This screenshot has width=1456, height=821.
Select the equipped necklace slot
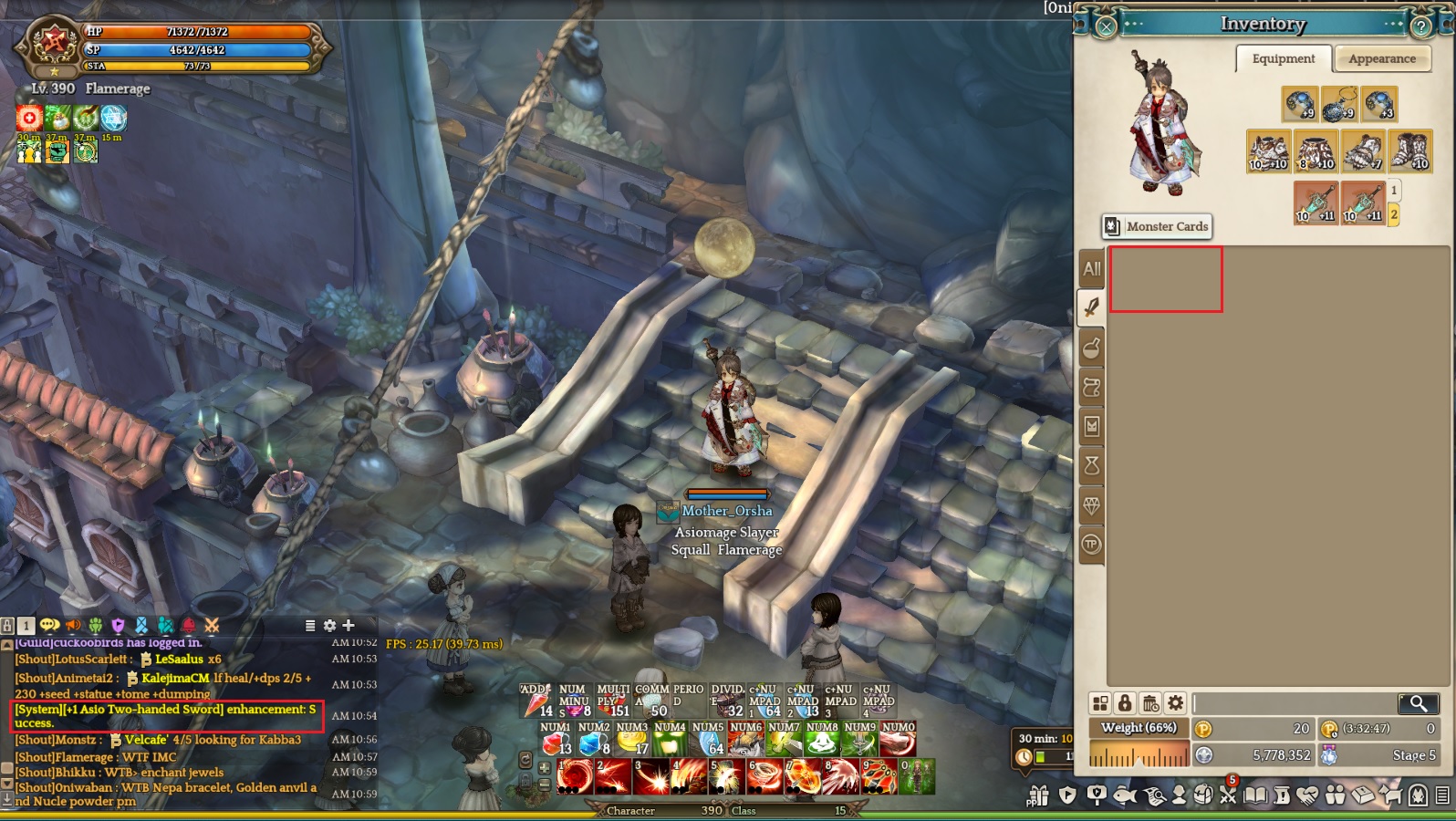1338,105
